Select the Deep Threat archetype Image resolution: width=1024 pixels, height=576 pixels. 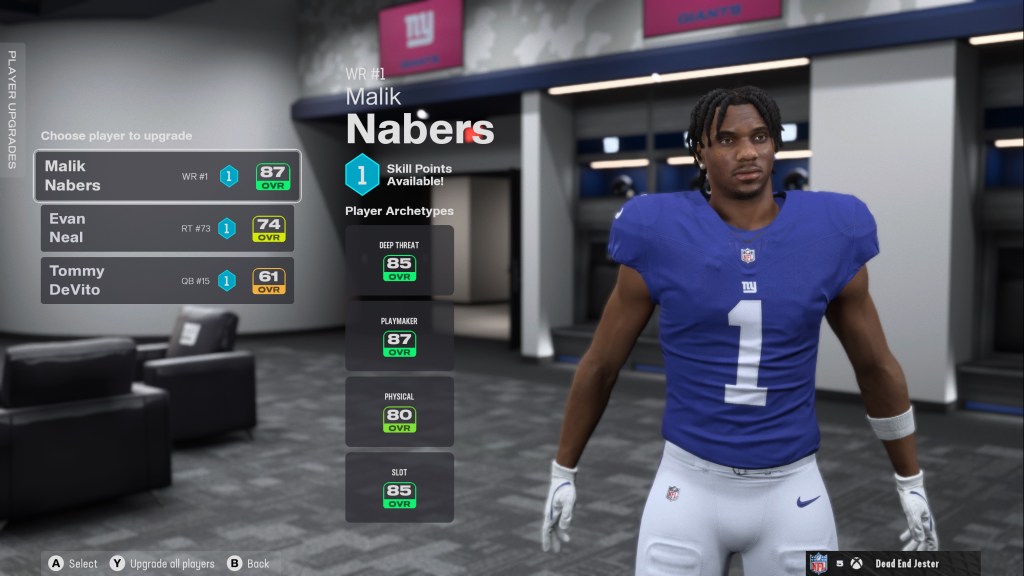point(399,260)
